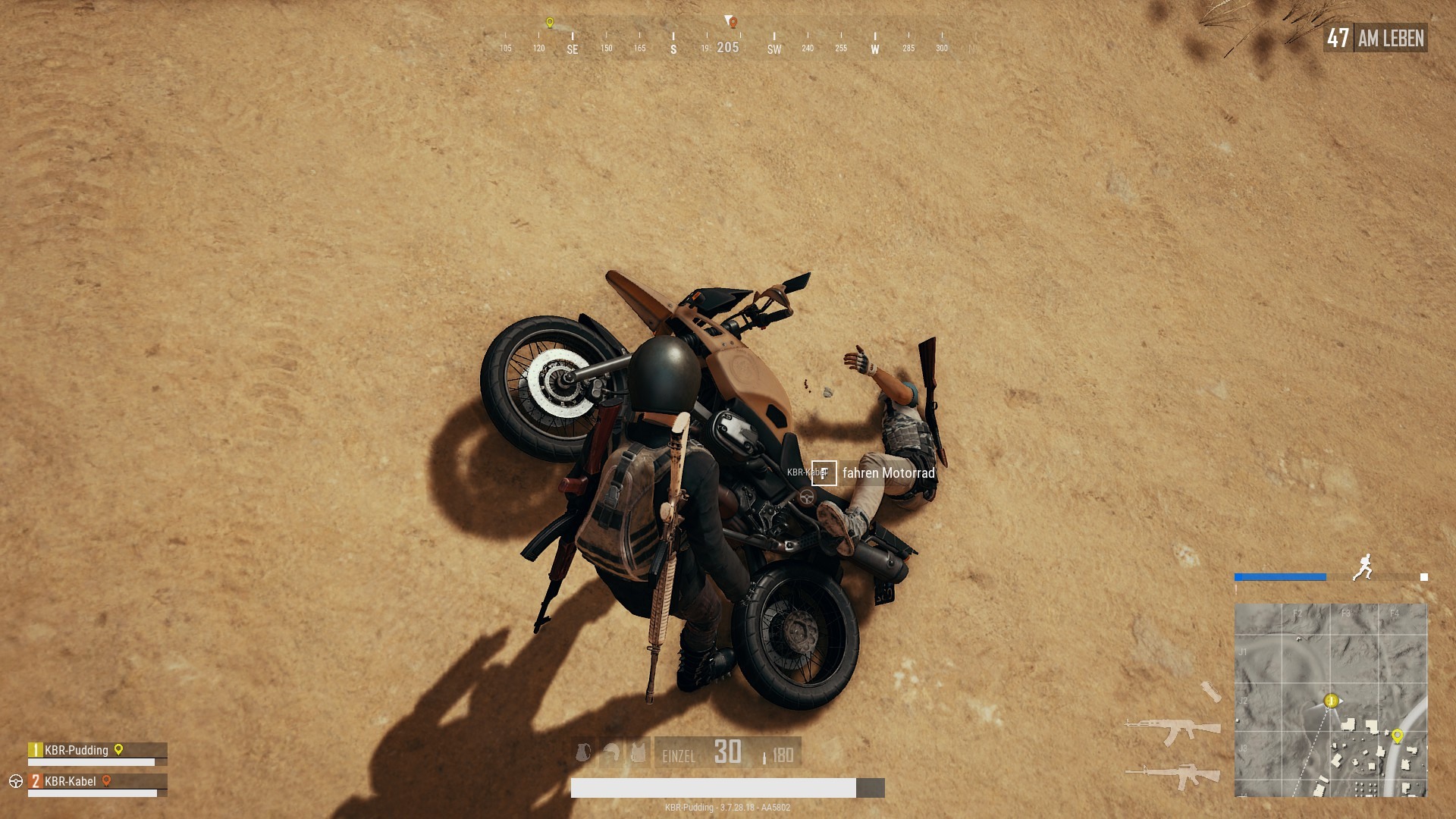Select the AKM rifle weapon icon

[x=1172, y=731]
